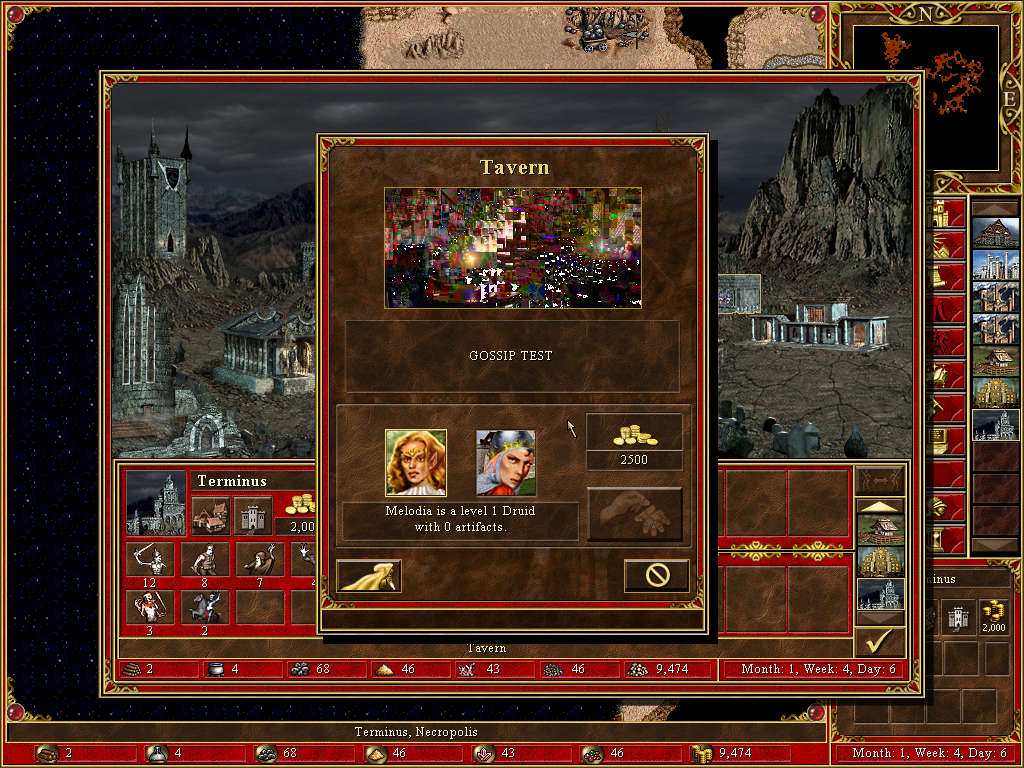The image size is (1024, 768).
Task: Select the stack of 12 skeletons
Action: 150,560
